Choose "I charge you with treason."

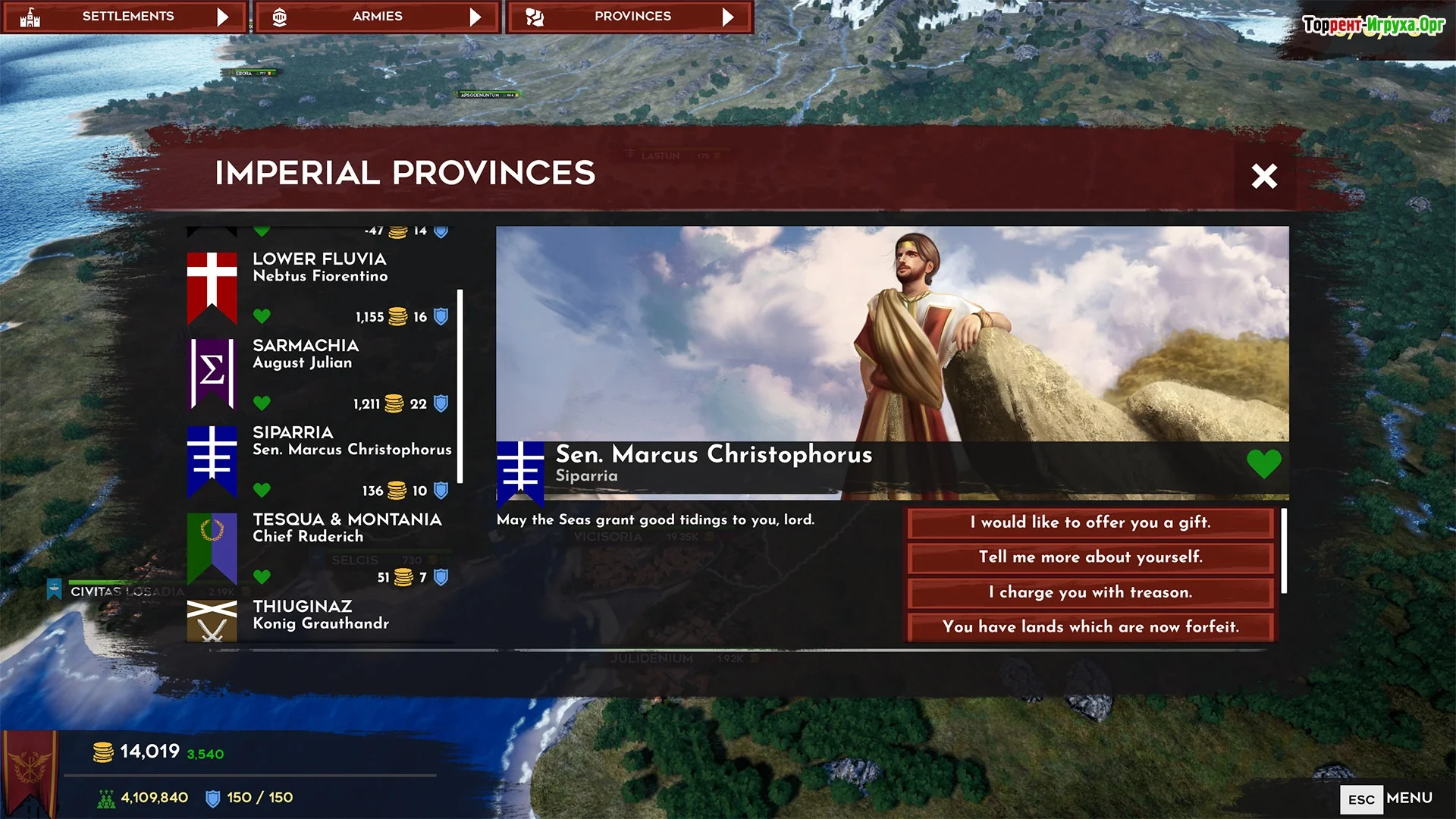pyautogui.click(x=1090, y=592)
